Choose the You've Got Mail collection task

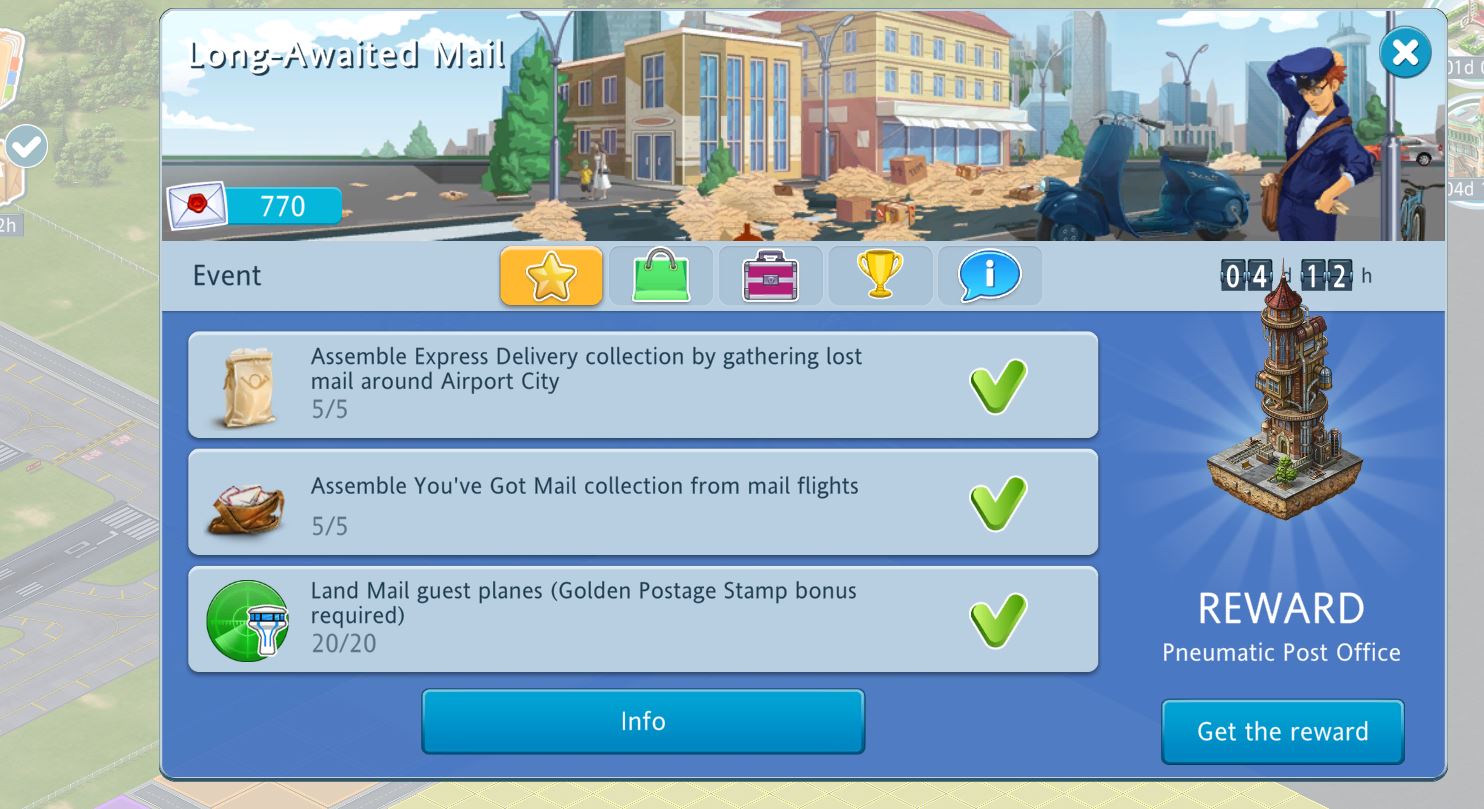point(642,502)
